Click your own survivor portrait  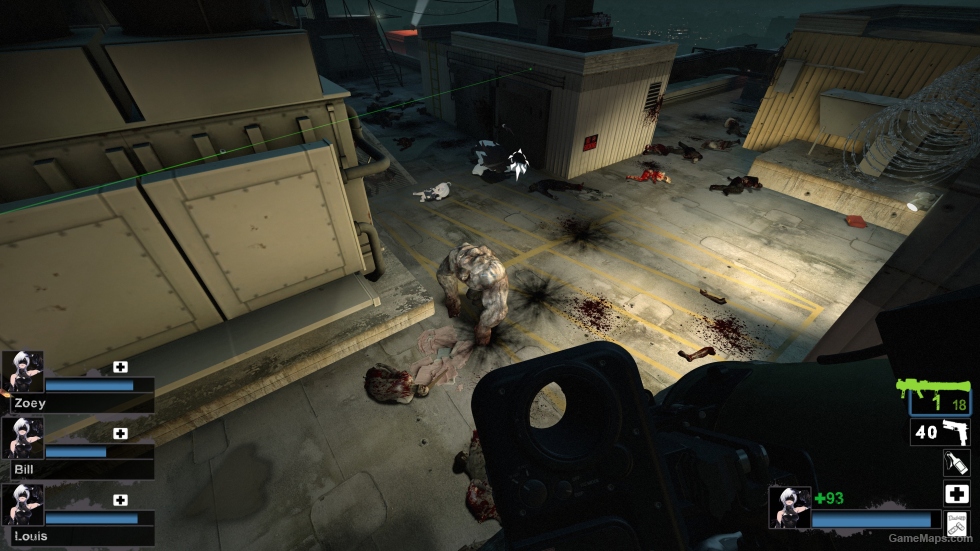tap(789, 507)
